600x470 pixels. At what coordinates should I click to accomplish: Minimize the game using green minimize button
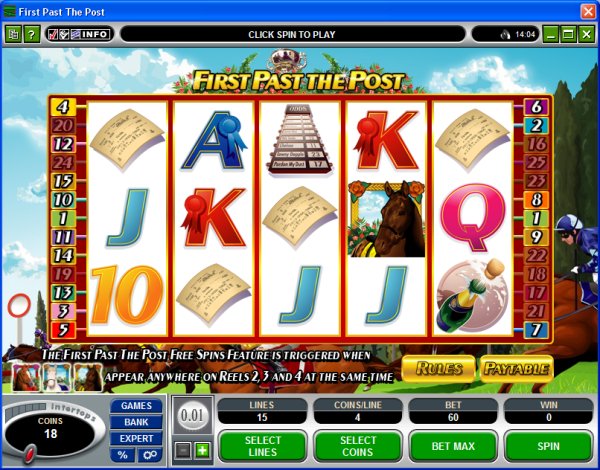pyautogui.click(x=550, y=34)
